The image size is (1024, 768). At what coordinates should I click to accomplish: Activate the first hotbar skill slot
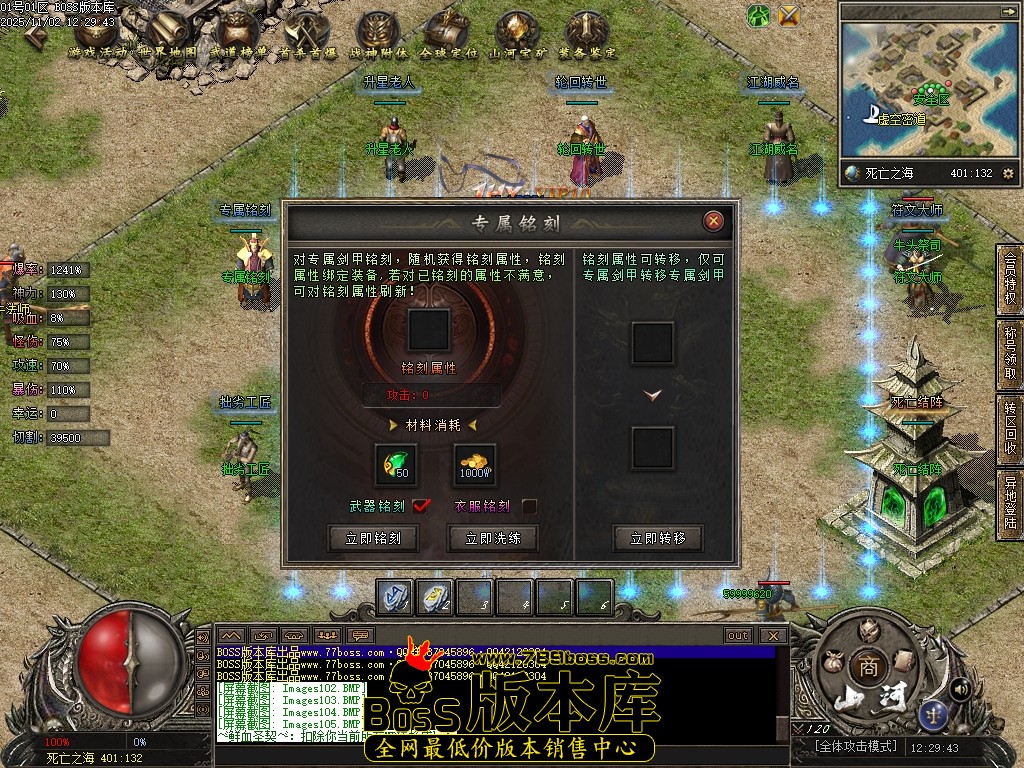394,597
